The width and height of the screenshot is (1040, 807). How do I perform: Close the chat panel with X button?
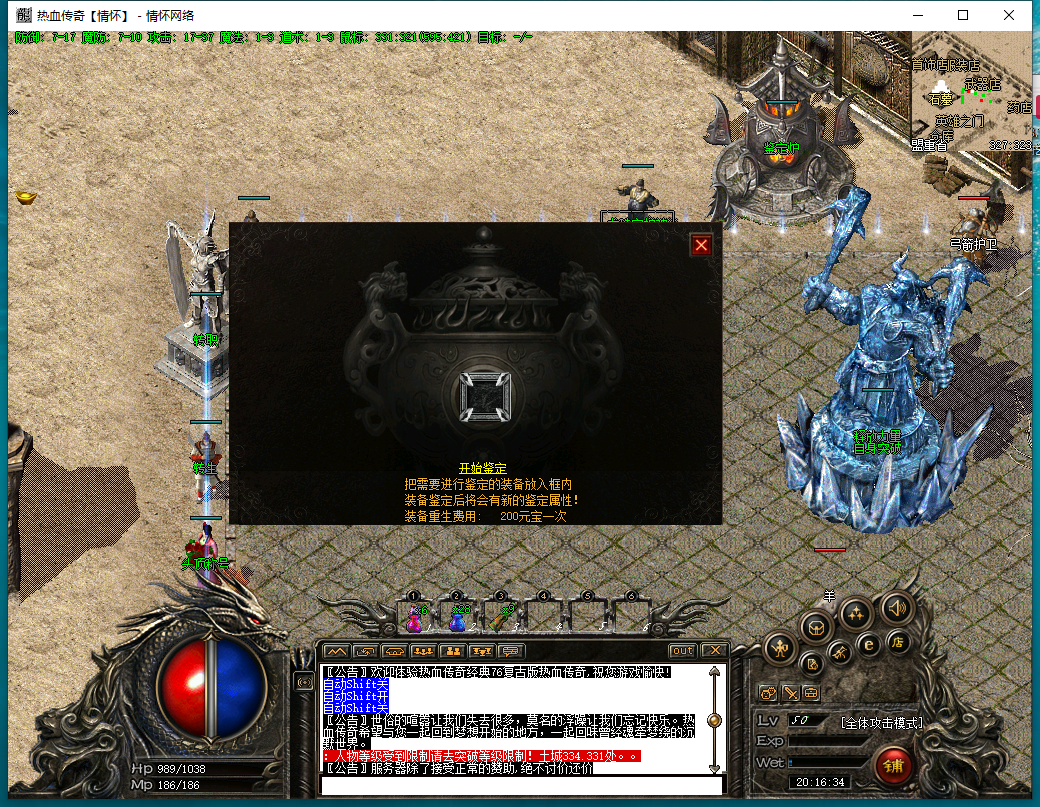tap(712, 651)
